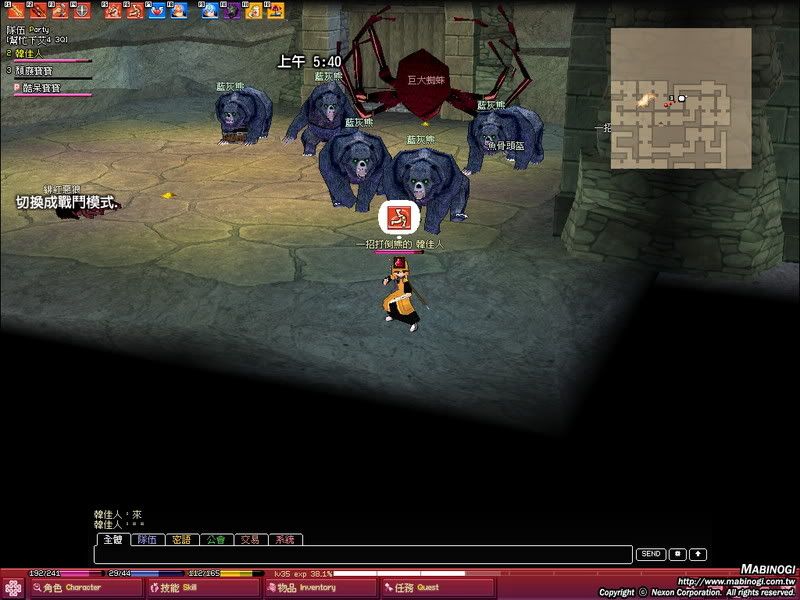Viewport: 800px width, 600px height.
Task: Open the dungeon minimap
Action: pos(680,97)
